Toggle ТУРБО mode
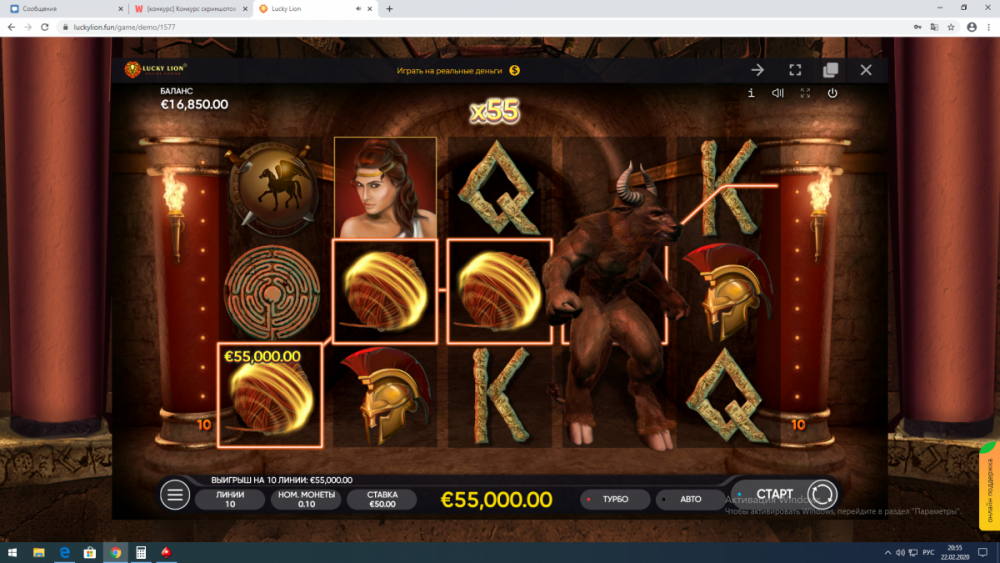Viewport: 1000px width, 563px height. [x=614, y=499]
